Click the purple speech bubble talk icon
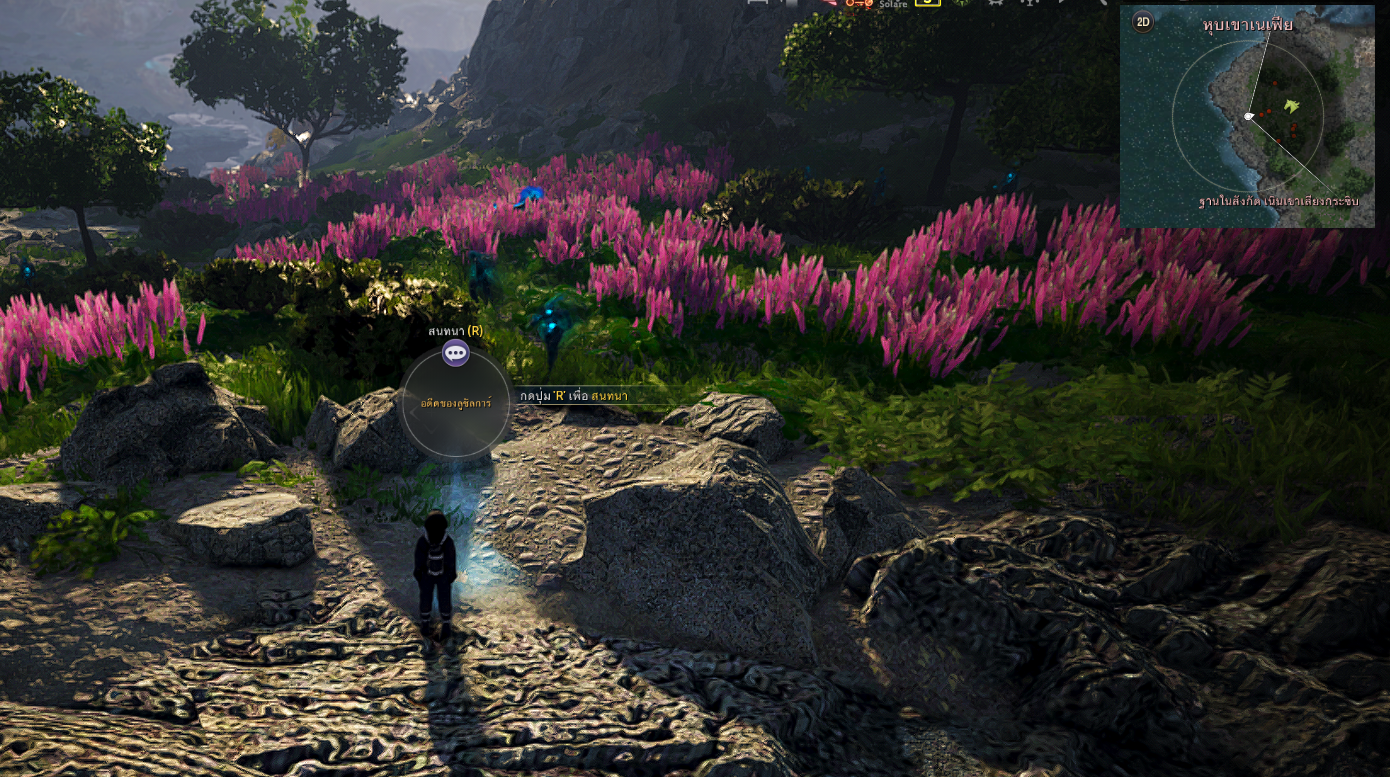Image resolution: width=1390 pixels, height=777 pixels. click(456, 352)
